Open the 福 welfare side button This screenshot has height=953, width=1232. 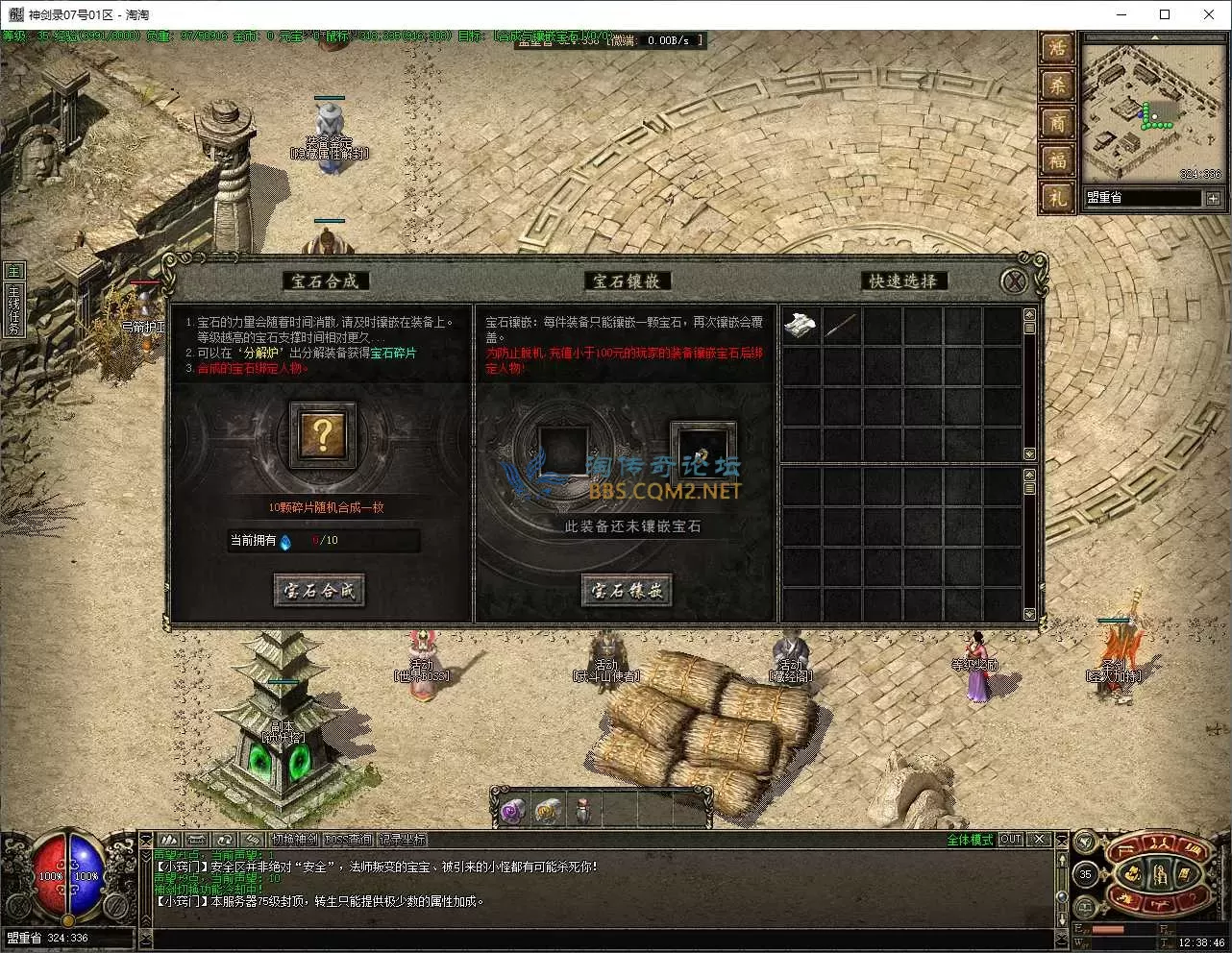[x=1056, y=160]
